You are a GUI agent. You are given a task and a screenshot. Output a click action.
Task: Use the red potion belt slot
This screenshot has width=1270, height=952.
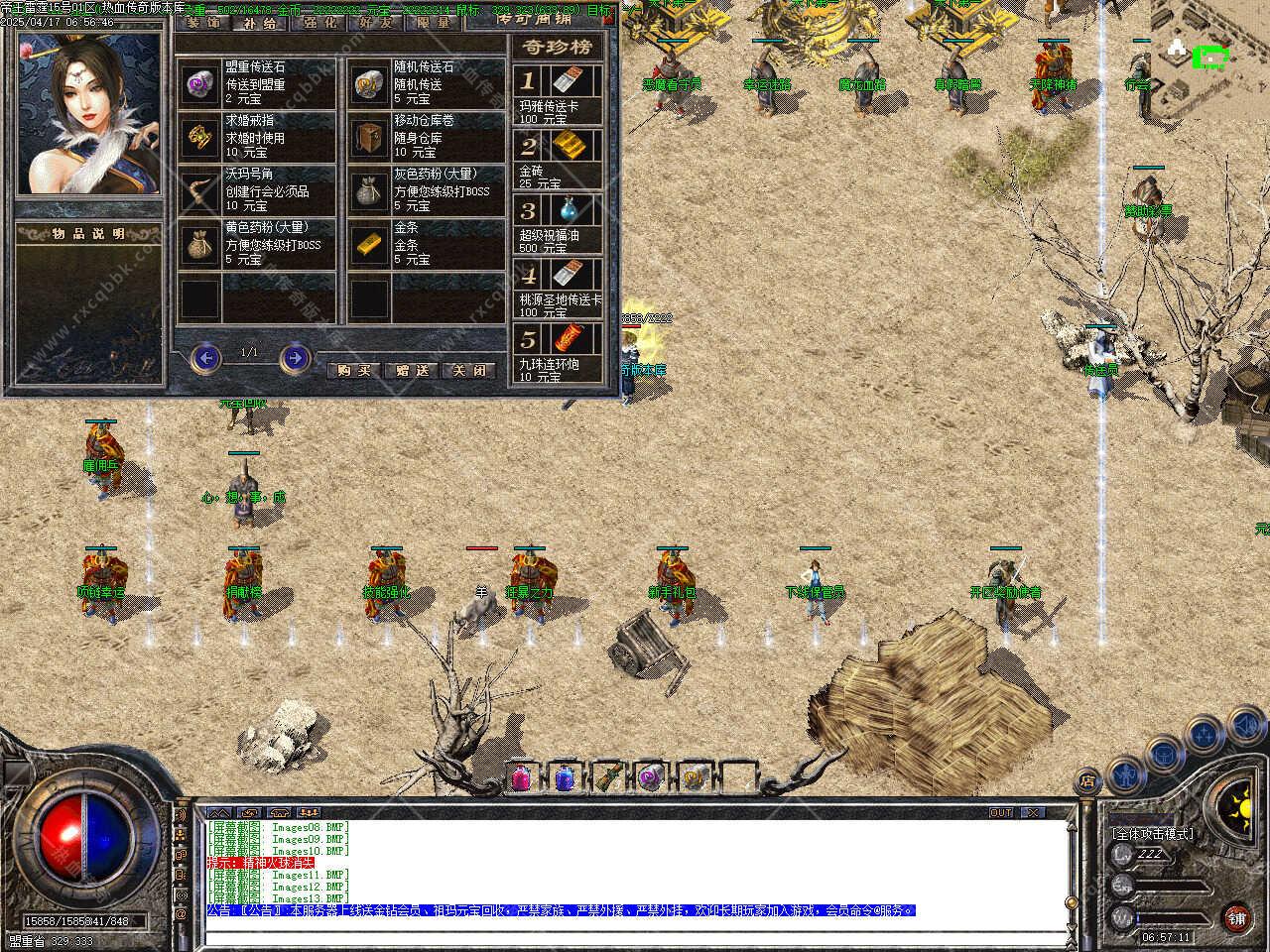pyautogui.click(x=522, y=777)
